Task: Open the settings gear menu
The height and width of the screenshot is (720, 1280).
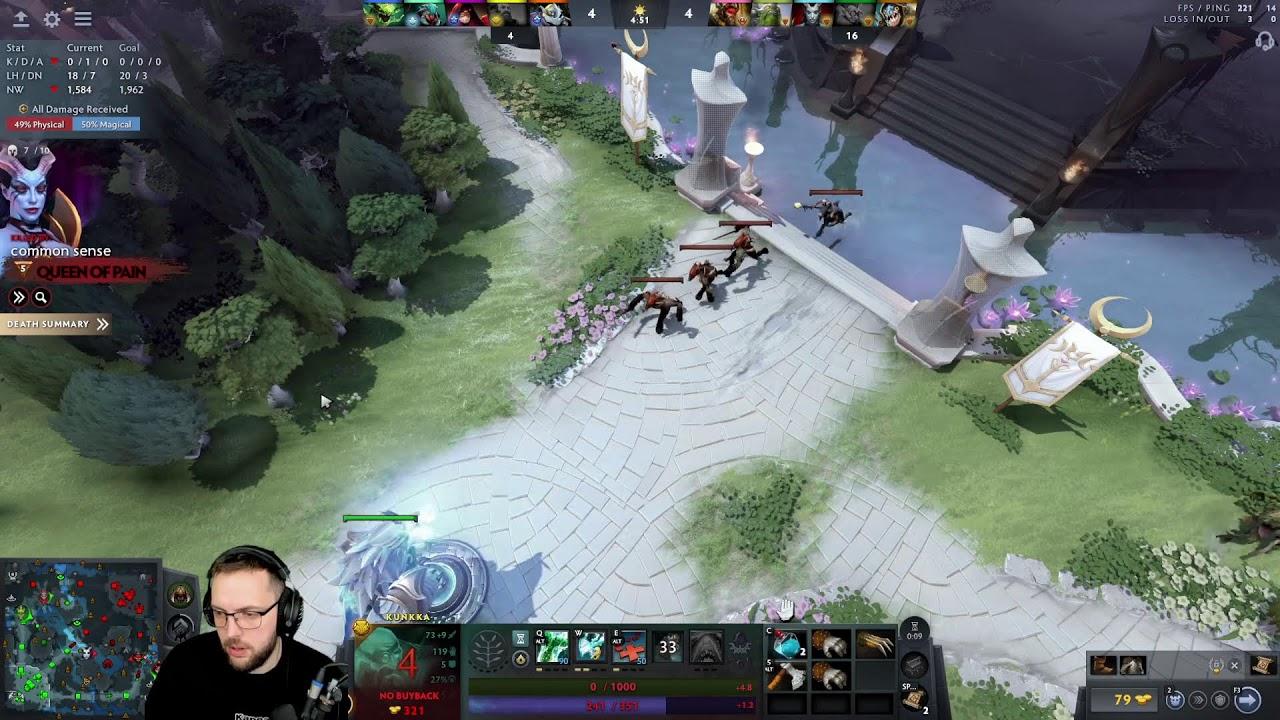Action: [52, 19]
